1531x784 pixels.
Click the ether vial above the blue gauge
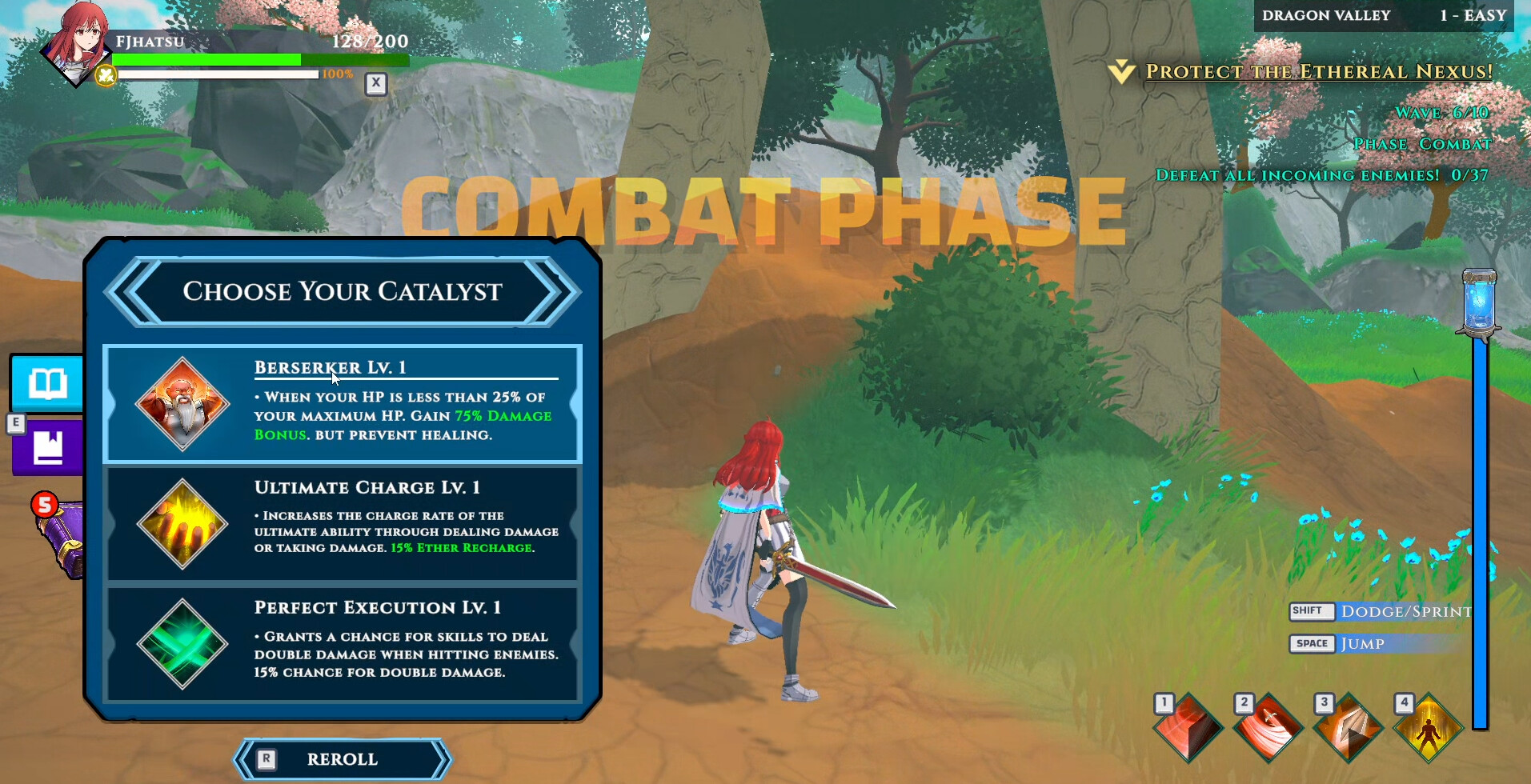[1480, 304]
